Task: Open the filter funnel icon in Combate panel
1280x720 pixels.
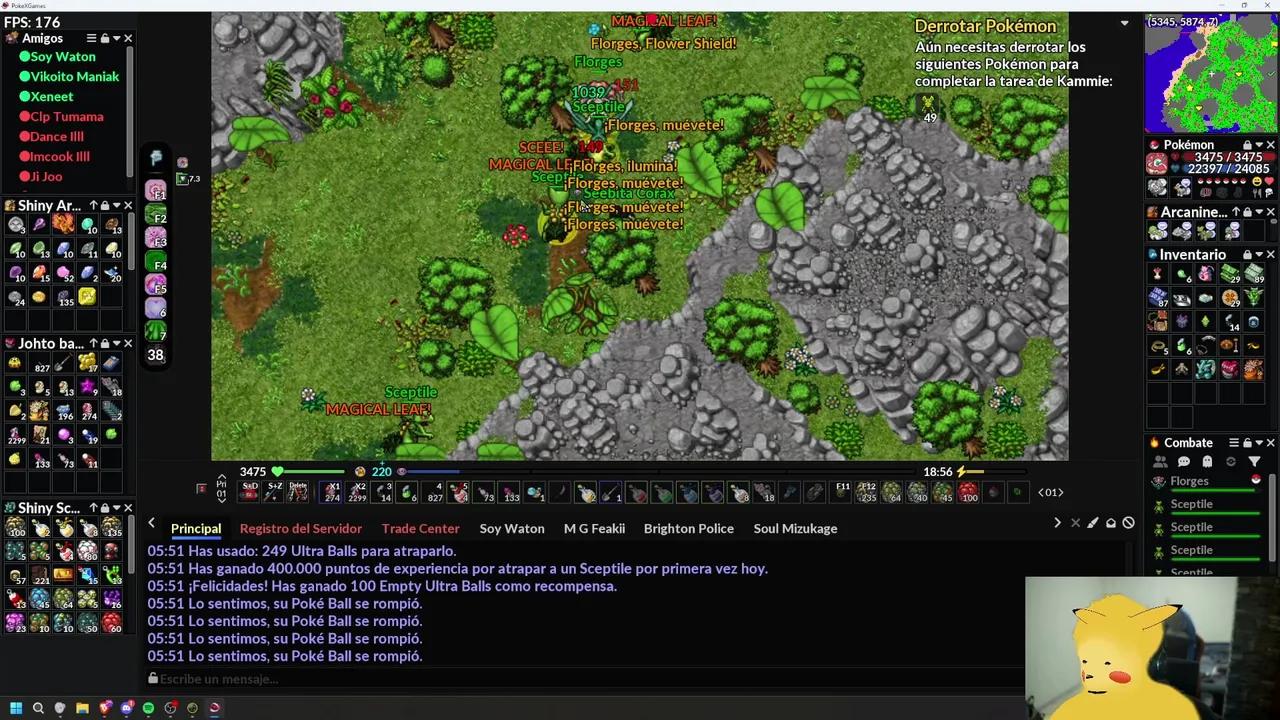Action: point(1255,461)
